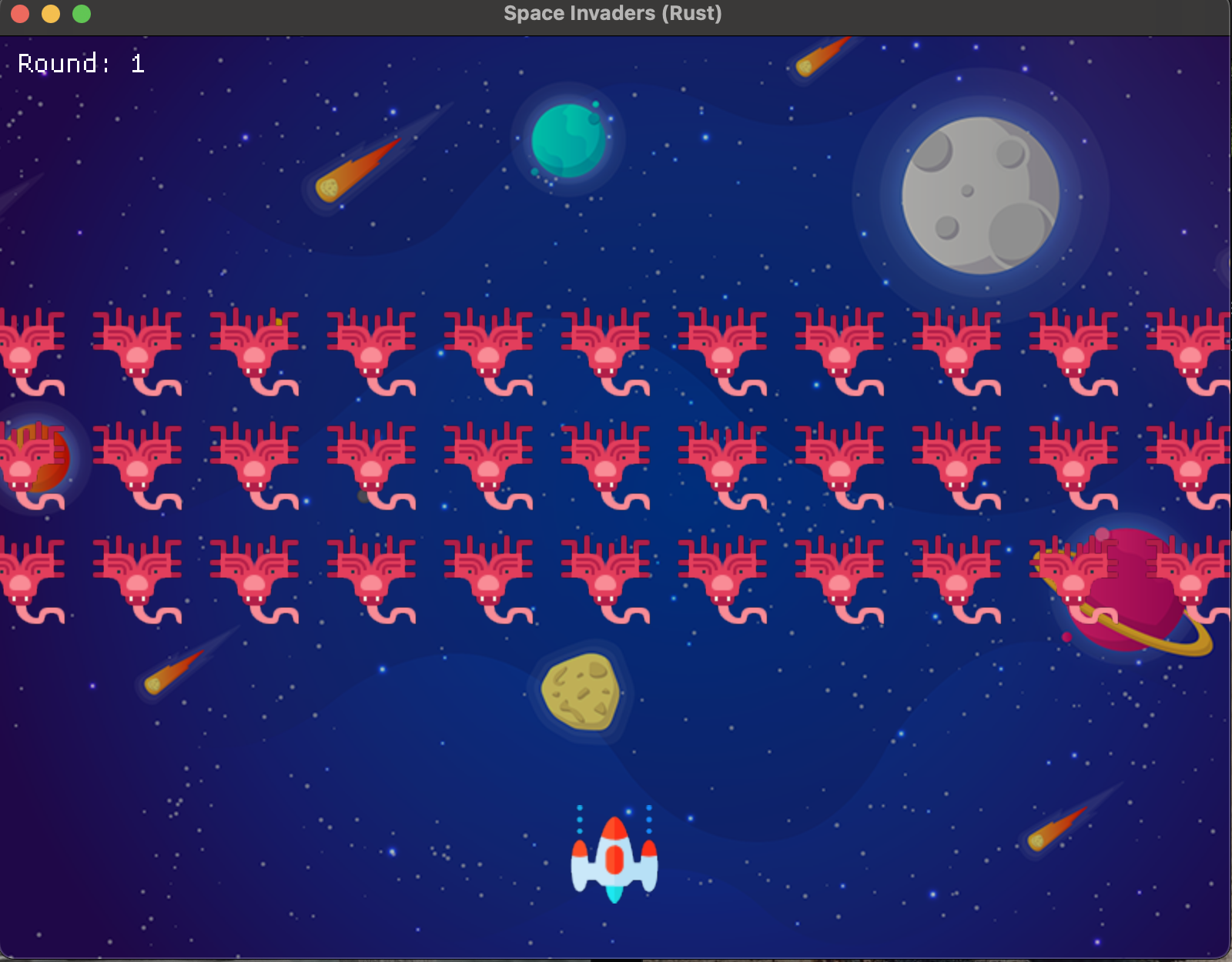Viewport: 1232px width, 962px height.
Task: Click the yellow minimize button in the title bar
Action: tap(49, 13)
